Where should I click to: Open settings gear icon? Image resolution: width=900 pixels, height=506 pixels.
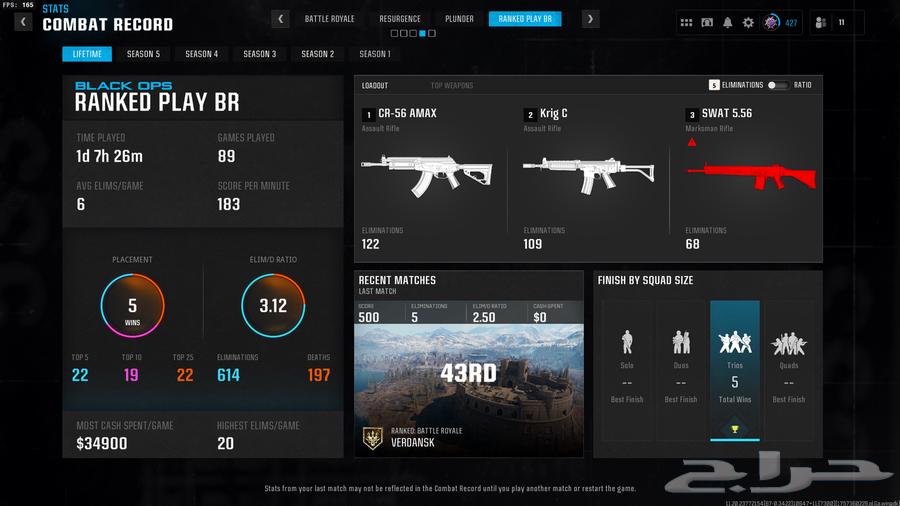pos(748,22)
